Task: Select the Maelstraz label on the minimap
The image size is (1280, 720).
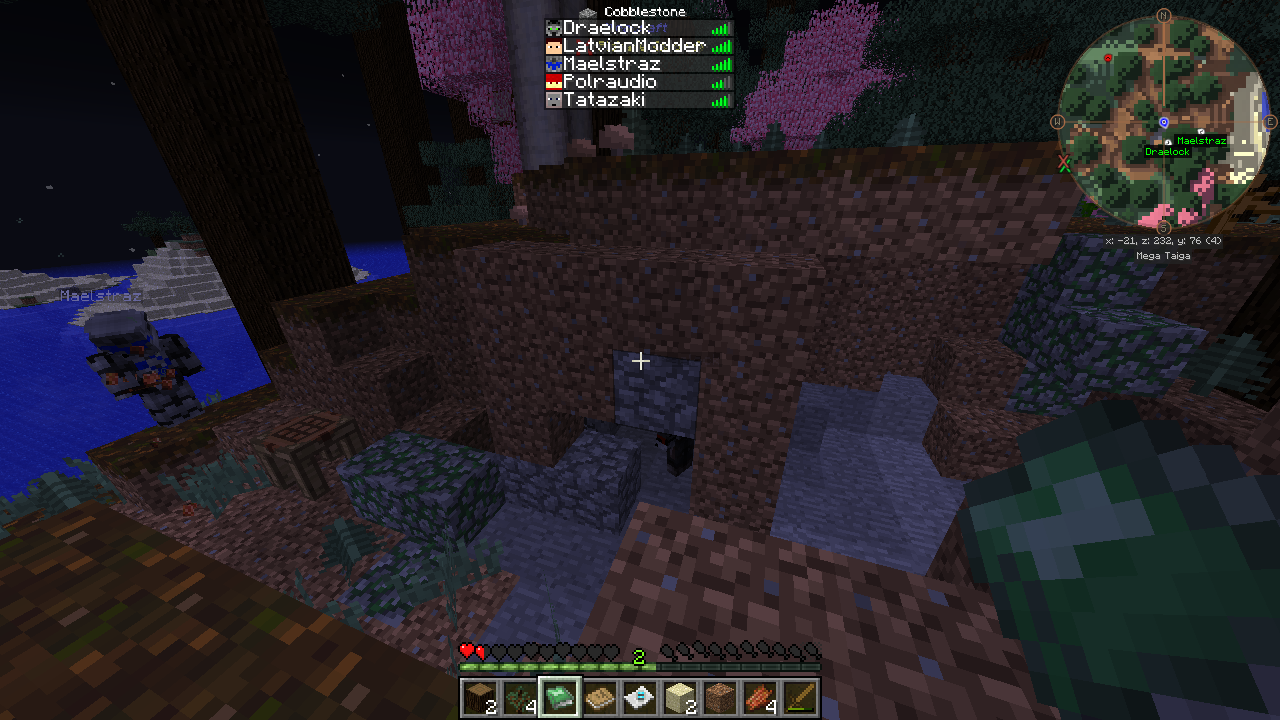Action: (1200, 141)
